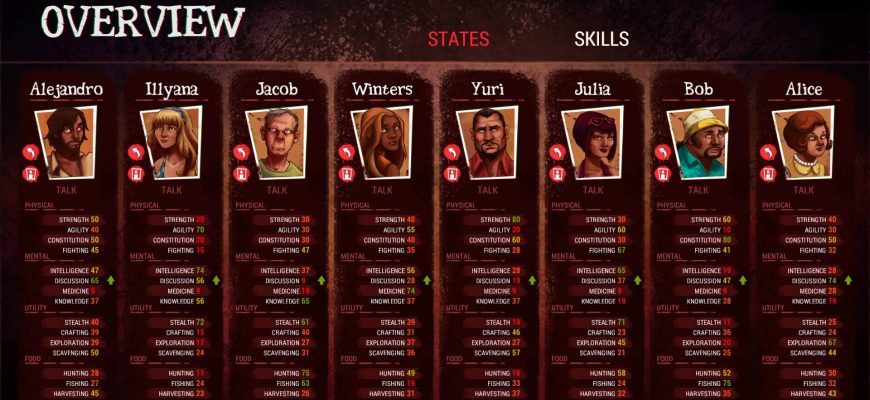
Task: Click the green arrow beside Bob's Discussion
Action: point(743,281)
